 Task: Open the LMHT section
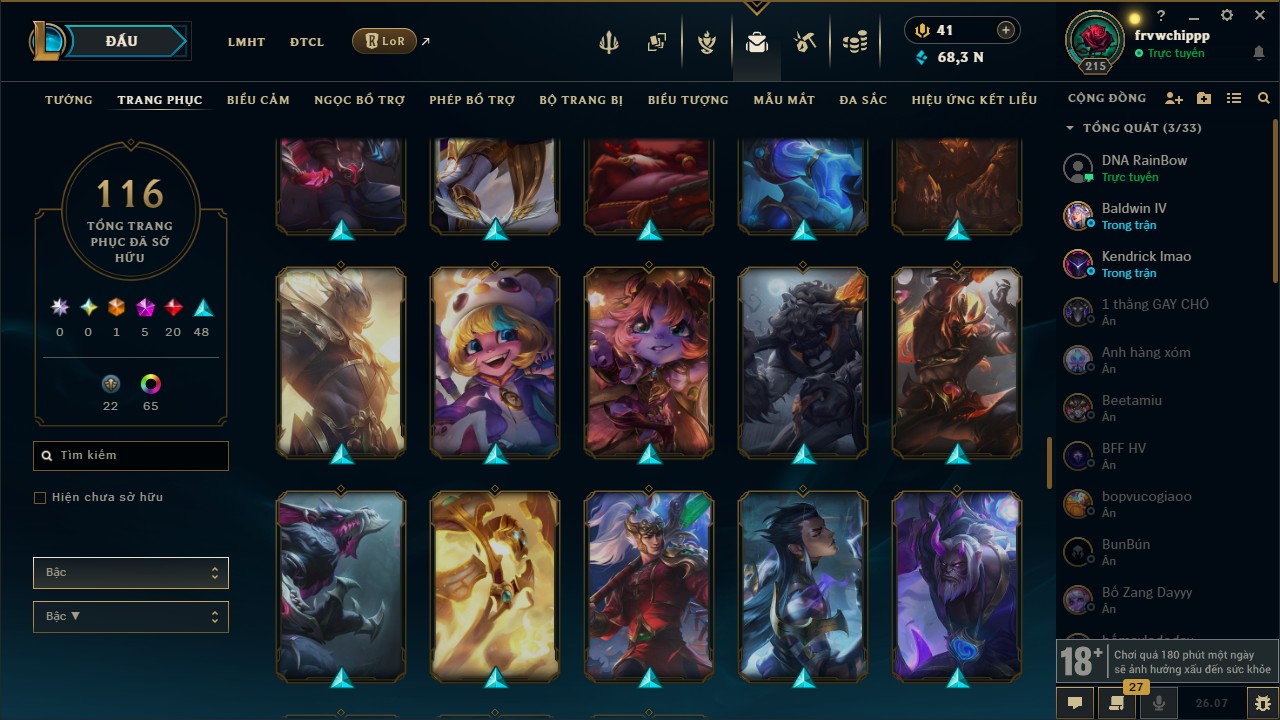246,42
